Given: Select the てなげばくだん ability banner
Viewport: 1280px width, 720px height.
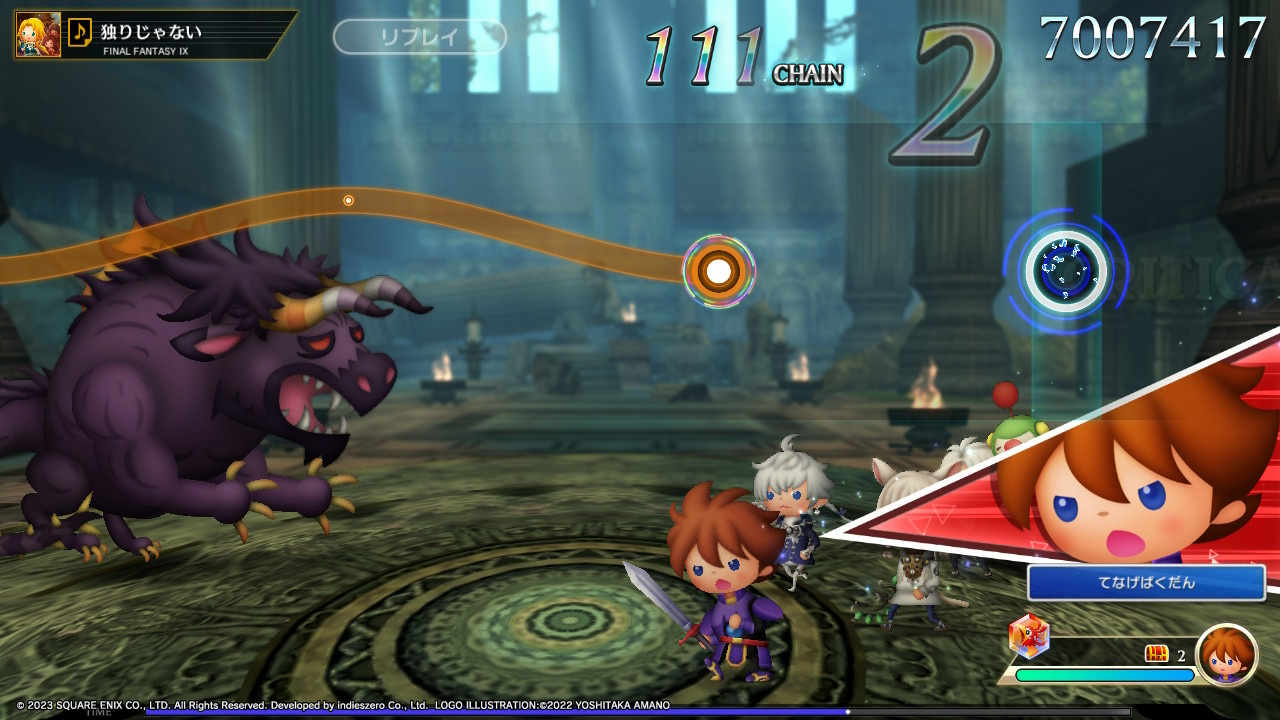Looking at the screenshot, I should 1146,583.
